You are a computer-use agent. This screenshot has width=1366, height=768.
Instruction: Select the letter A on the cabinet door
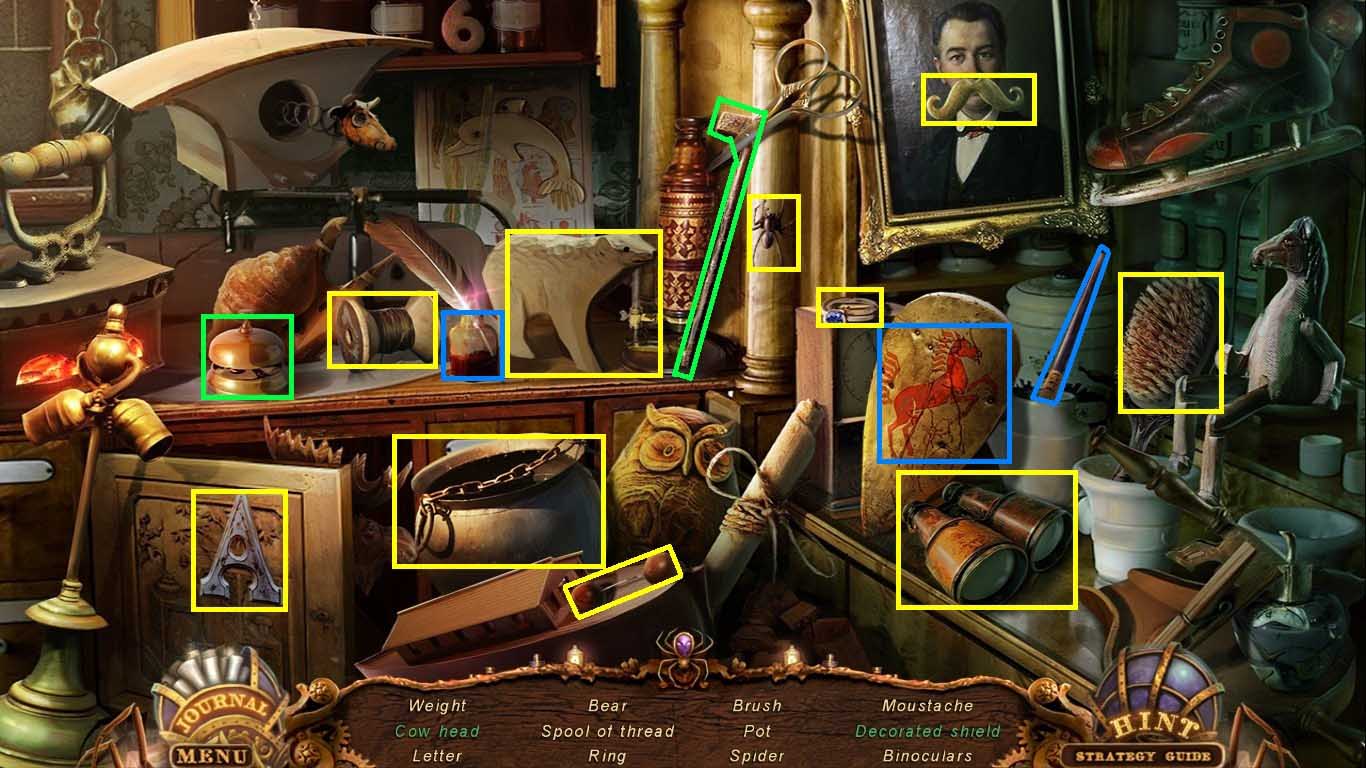237,552
